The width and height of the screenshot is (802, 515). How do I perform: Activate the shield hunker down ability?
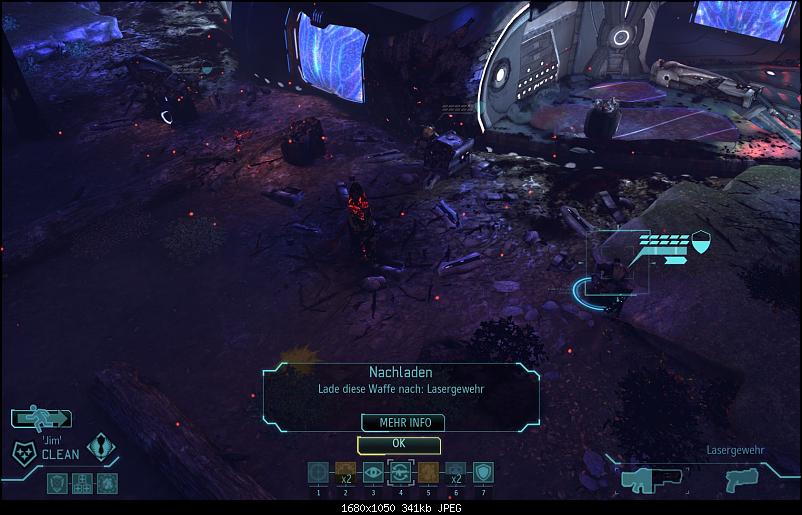[483, 473]
